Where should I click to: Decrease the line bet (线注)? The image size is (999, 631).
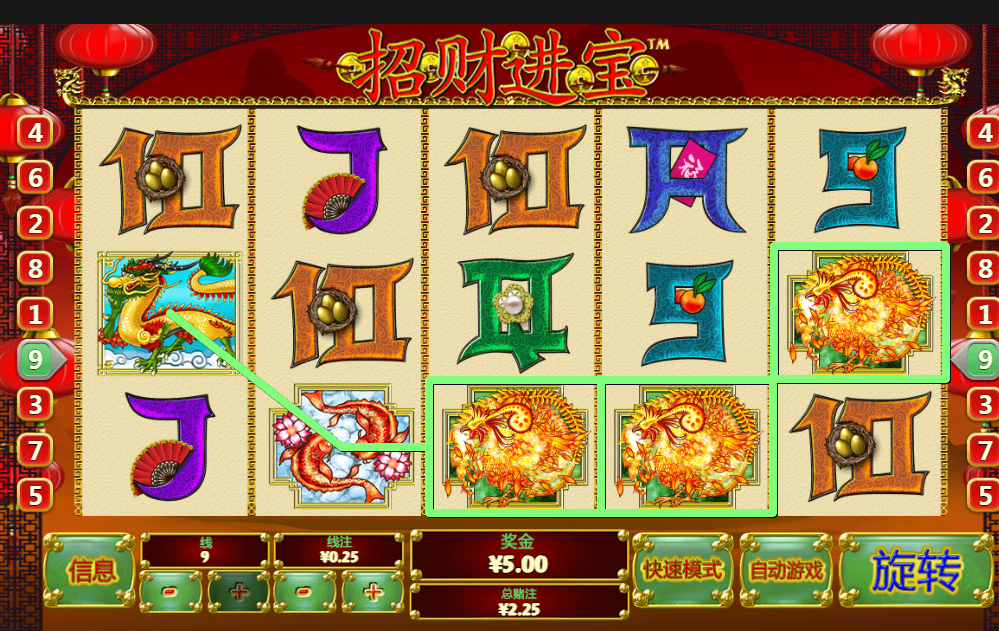click(x=306, y=592)
